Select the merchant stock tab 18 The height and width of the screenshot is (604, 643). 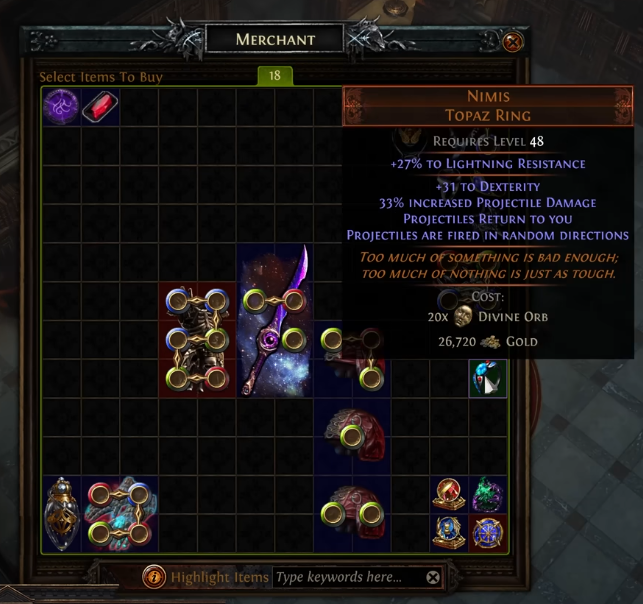pyautogui.click(x=274, y=76)
